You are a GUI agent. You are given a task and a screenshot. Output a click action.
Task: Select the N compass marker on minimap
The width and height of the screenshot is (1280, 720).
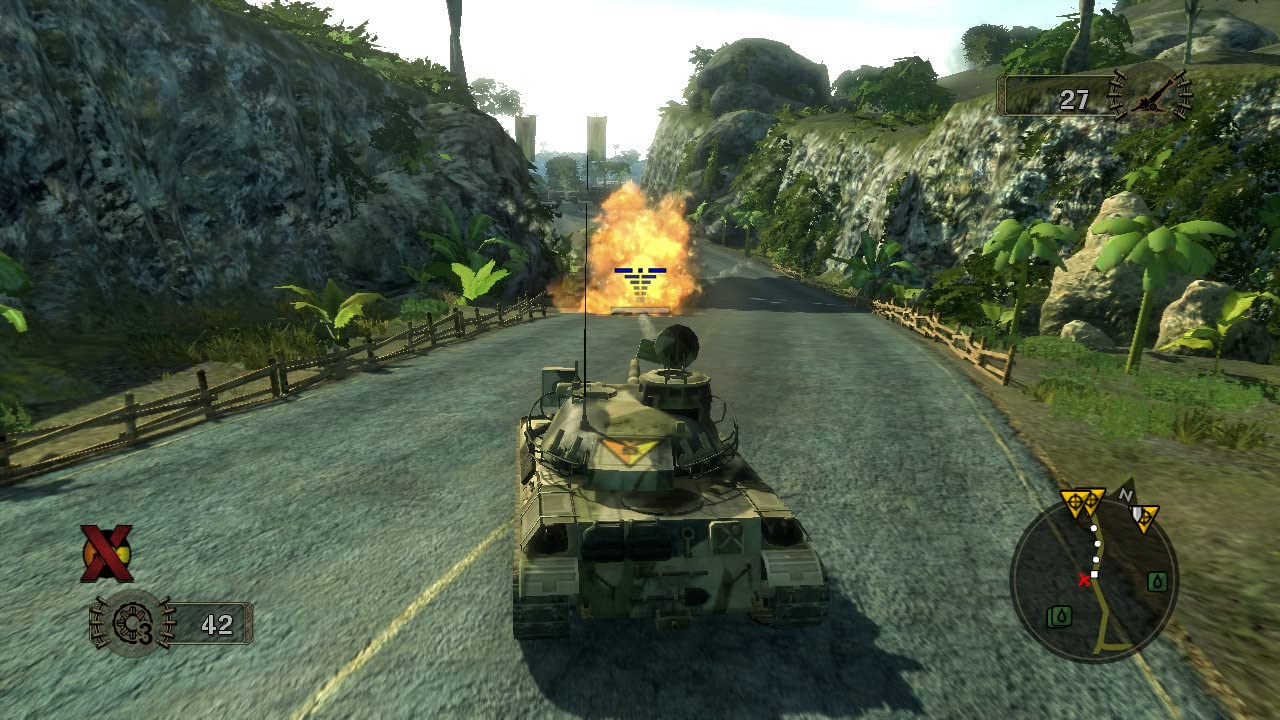[x=1126, y=494]
